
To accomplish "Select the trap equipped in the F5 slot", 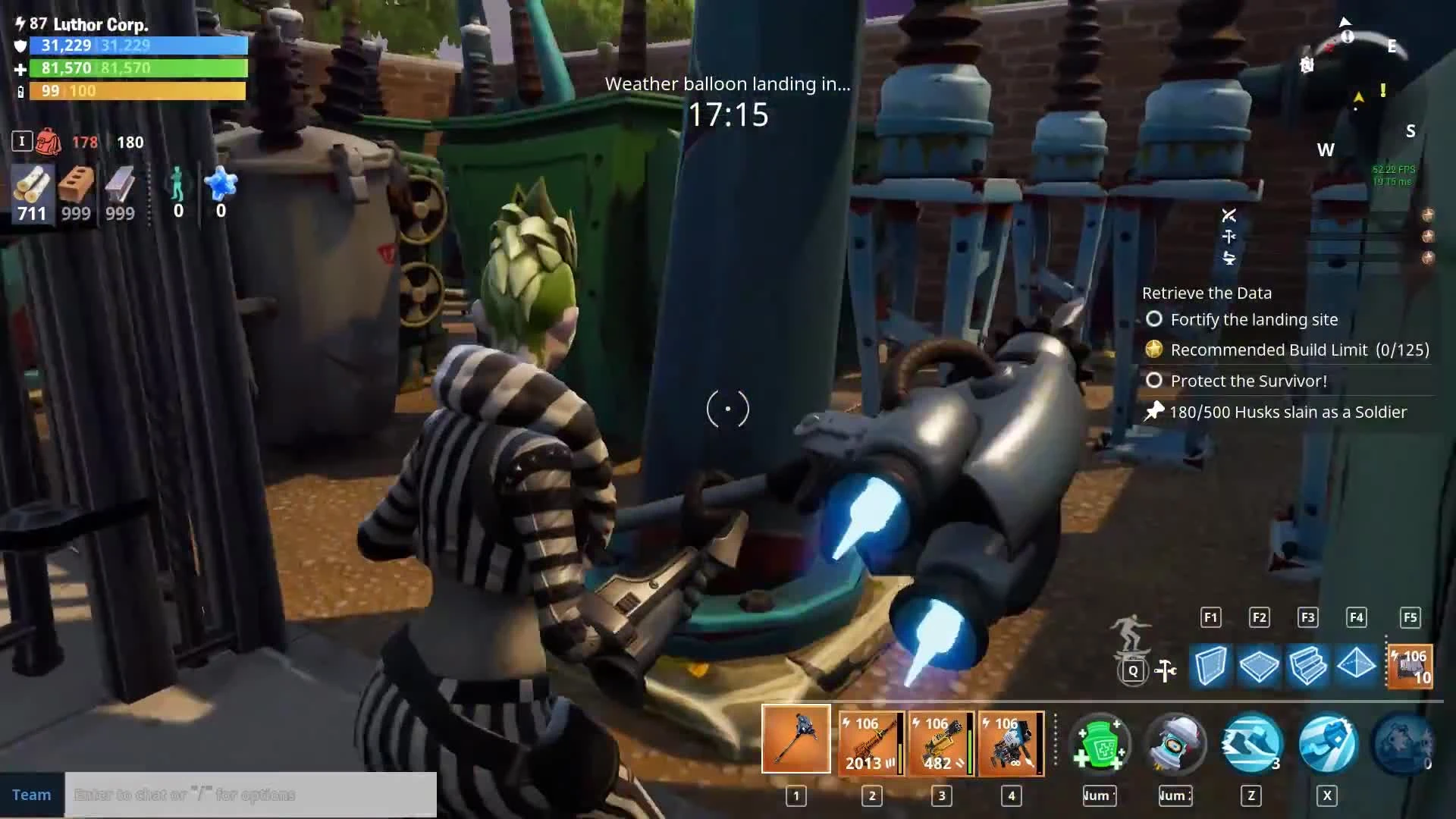I will (x=1409, y=667).
